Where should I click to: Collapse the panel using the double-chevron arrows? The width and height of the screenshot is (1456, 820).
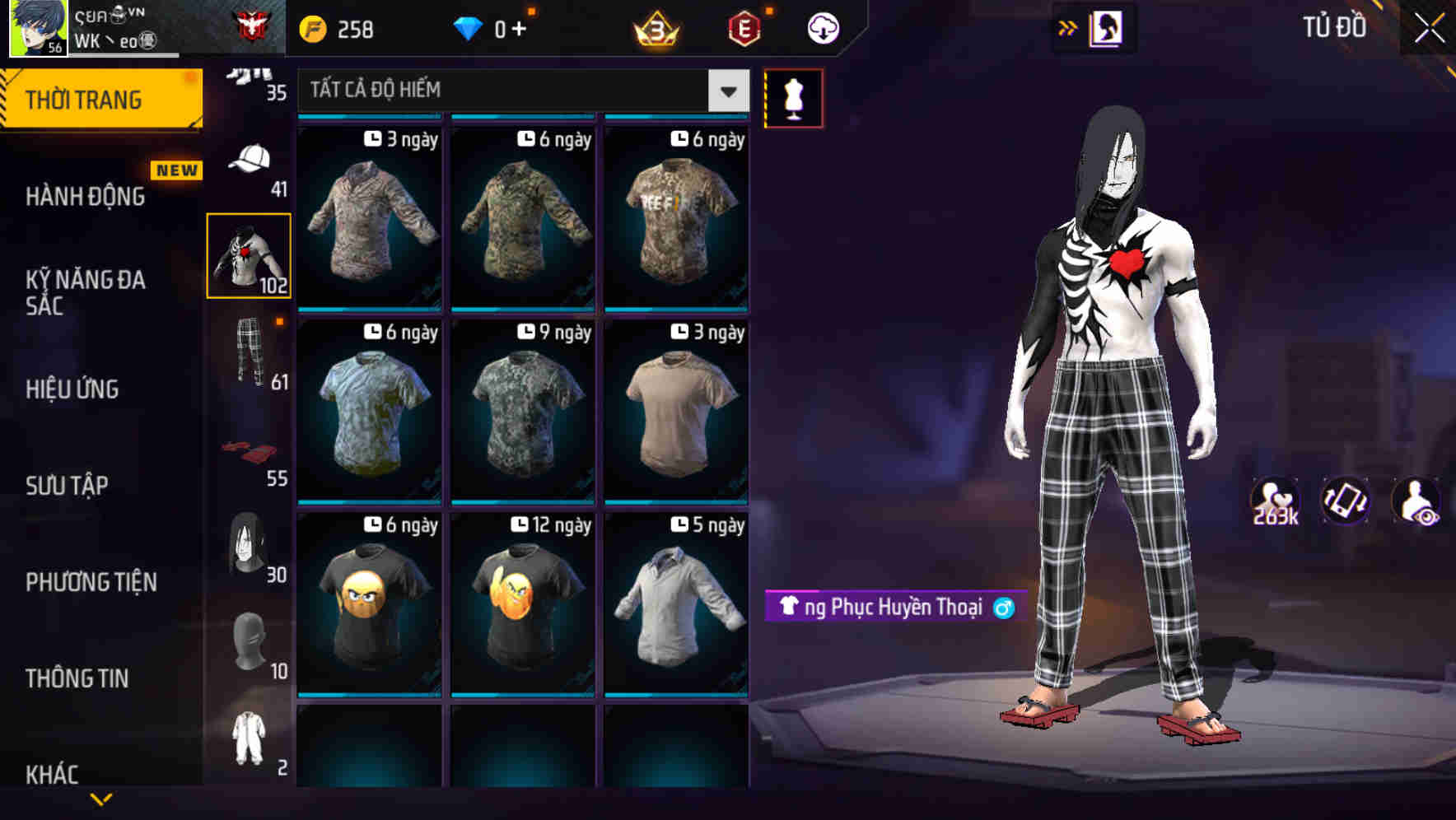(1066, 27)
